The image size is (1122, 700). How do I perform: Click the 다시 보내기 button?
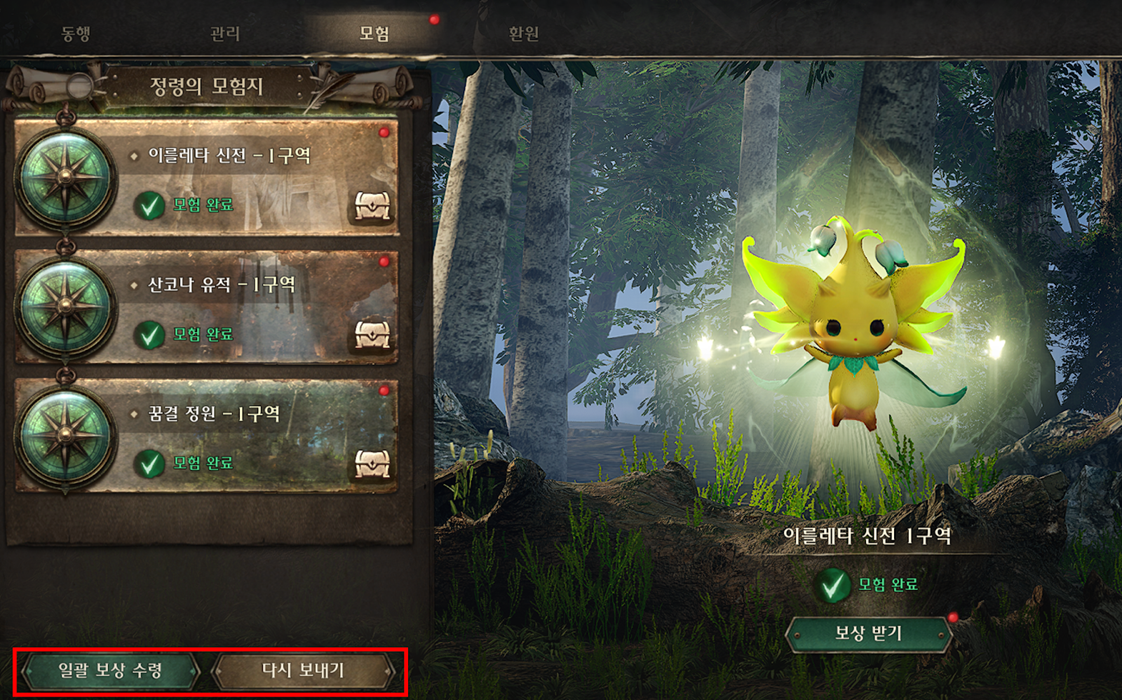(302, 670)
